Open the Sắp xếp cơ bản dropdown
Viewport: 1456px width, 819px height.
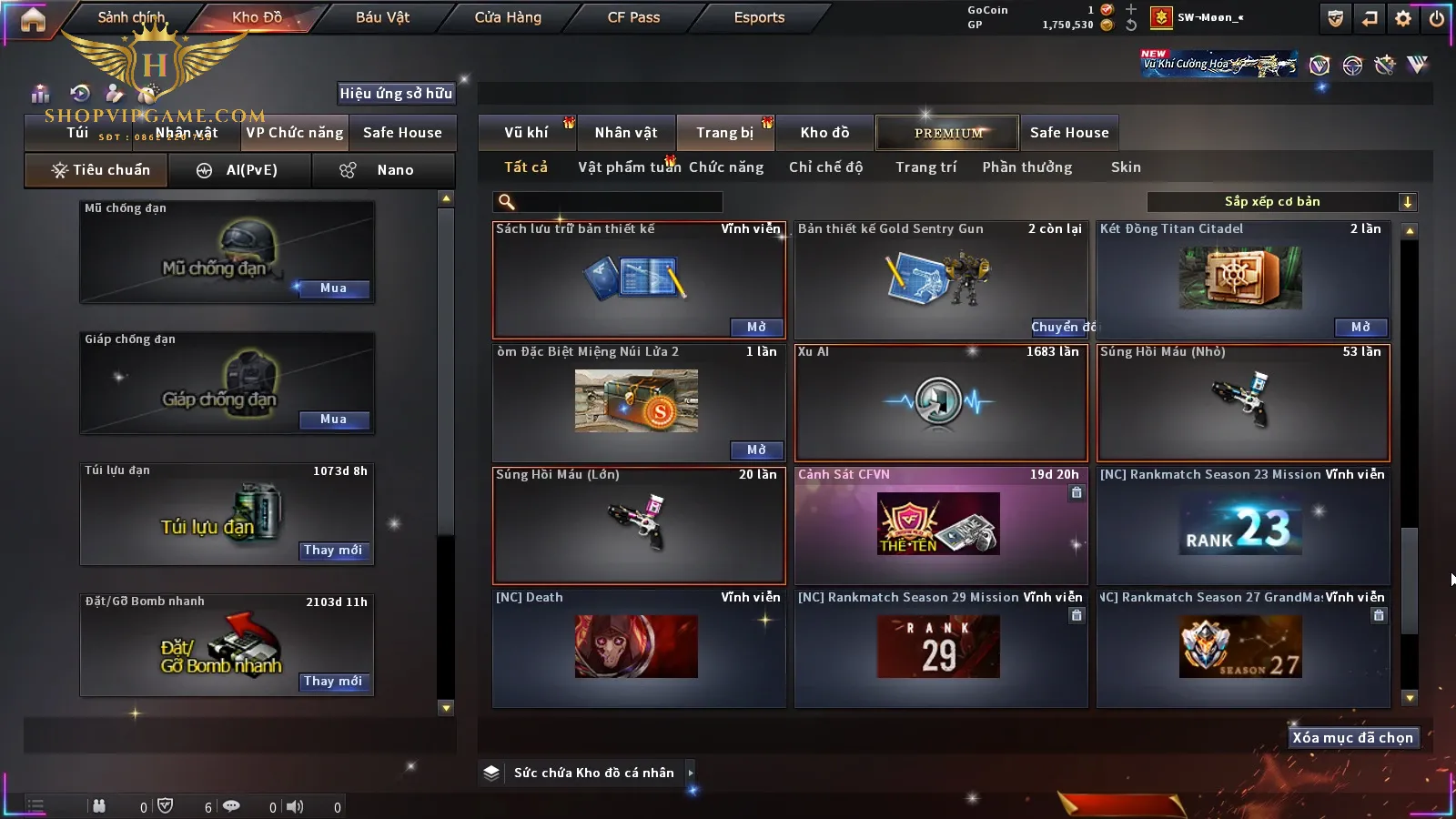[x=1281, y=202]
